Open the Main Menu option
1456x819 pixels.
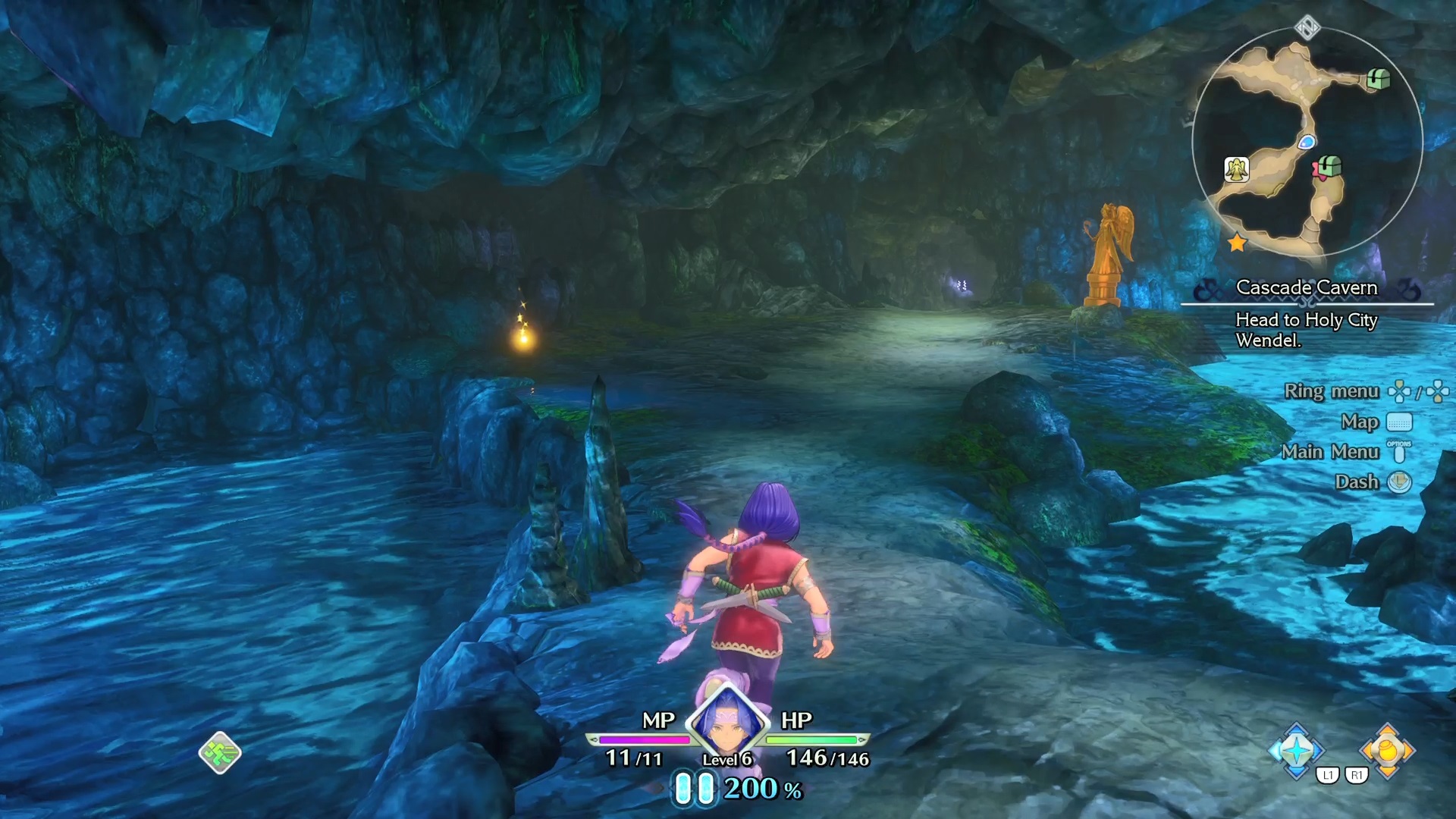1330,452
